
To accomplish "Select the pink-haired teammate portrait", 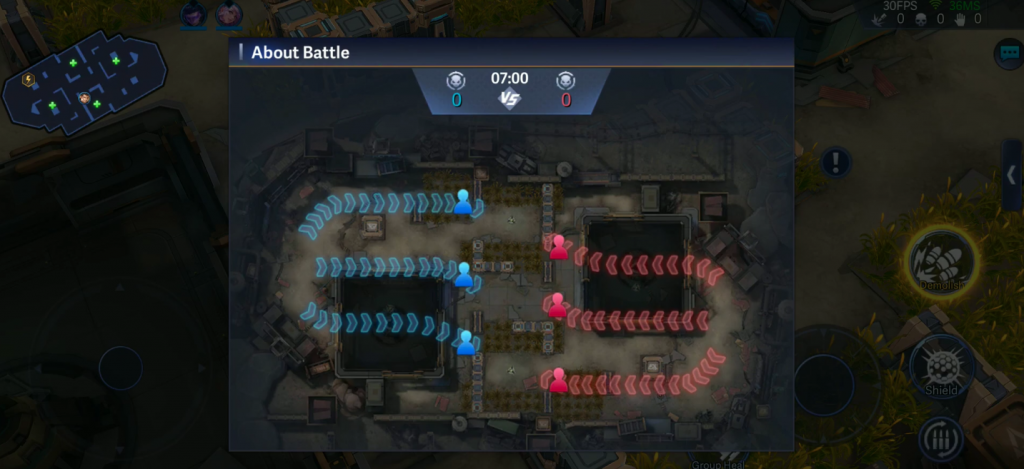I will [229, 14].
